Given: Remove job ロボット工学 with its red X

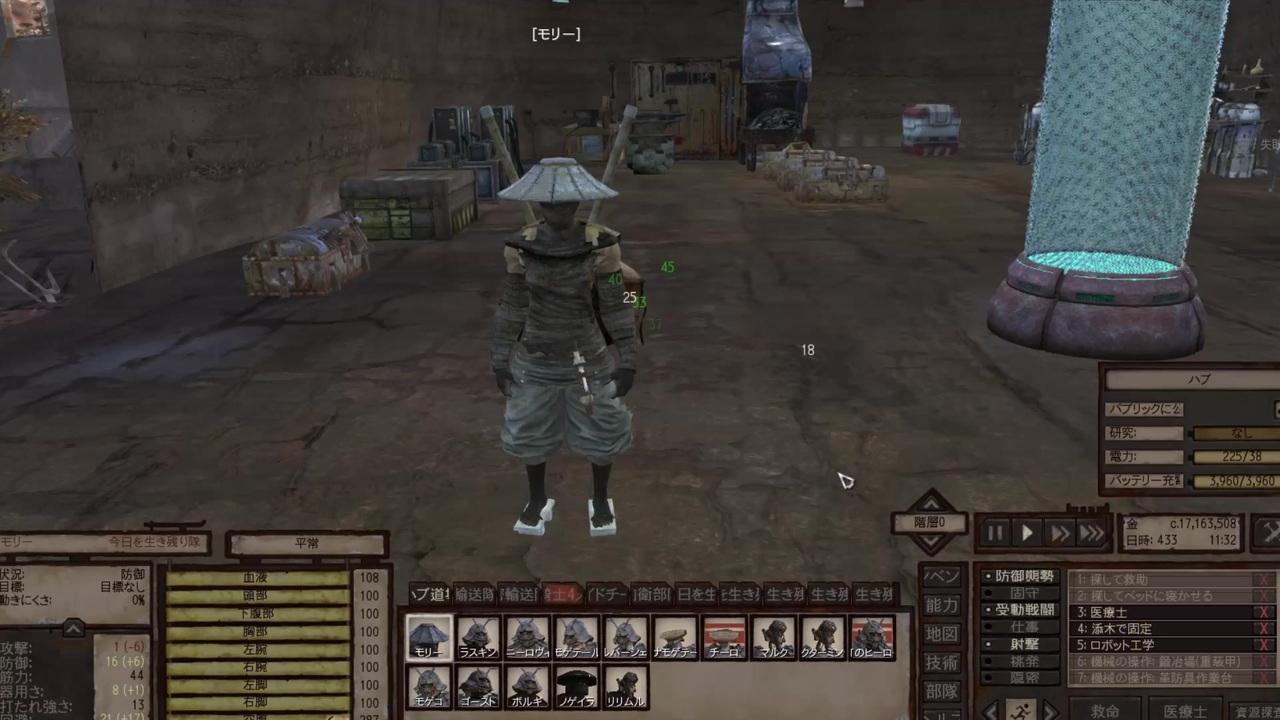Looking at the screenshot, I should [x=1261, y=643].
